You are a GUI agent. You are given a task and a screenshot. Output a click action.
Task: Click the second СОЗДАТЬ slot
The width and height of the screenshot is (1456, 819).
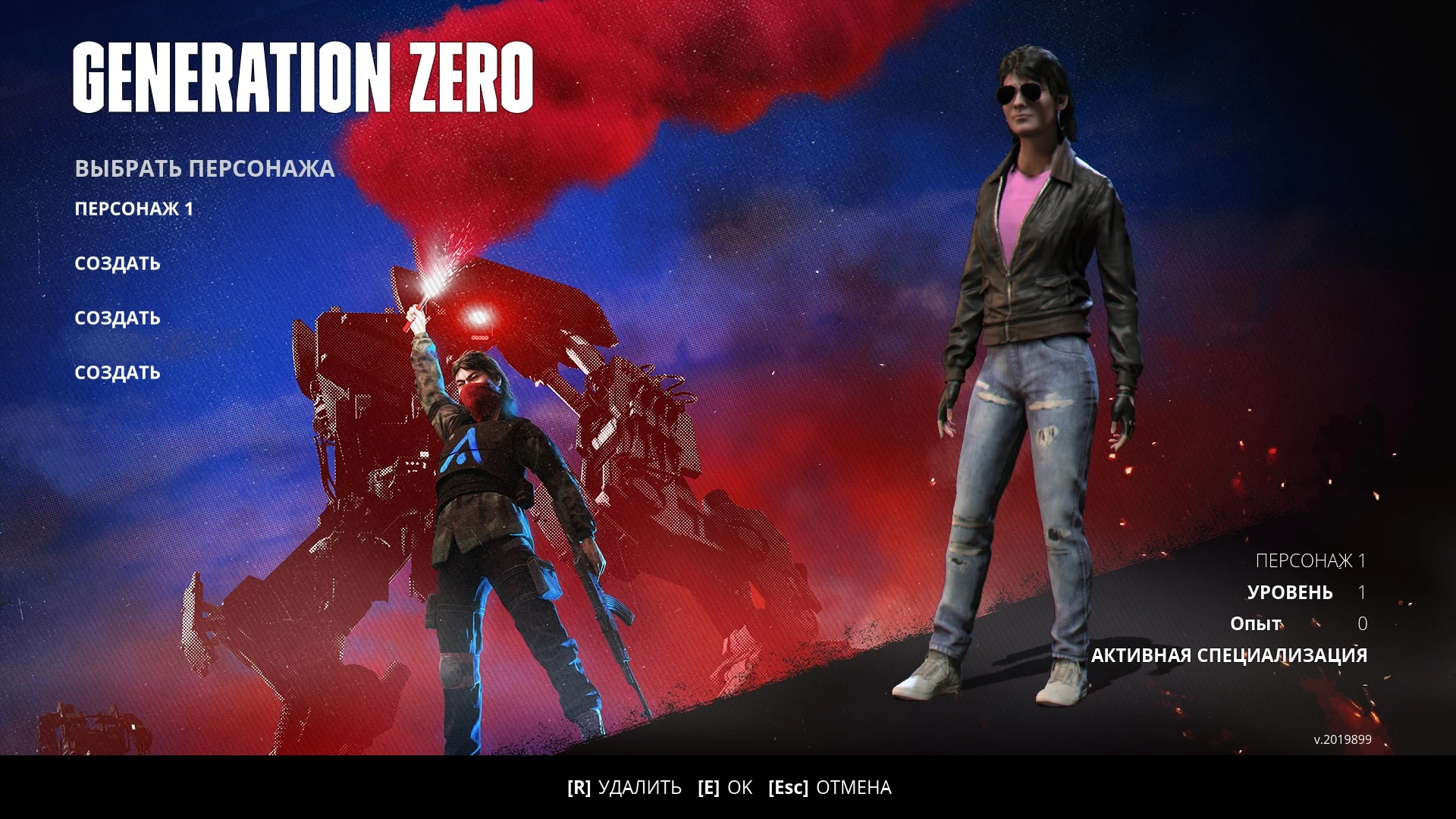pos(117,318)
